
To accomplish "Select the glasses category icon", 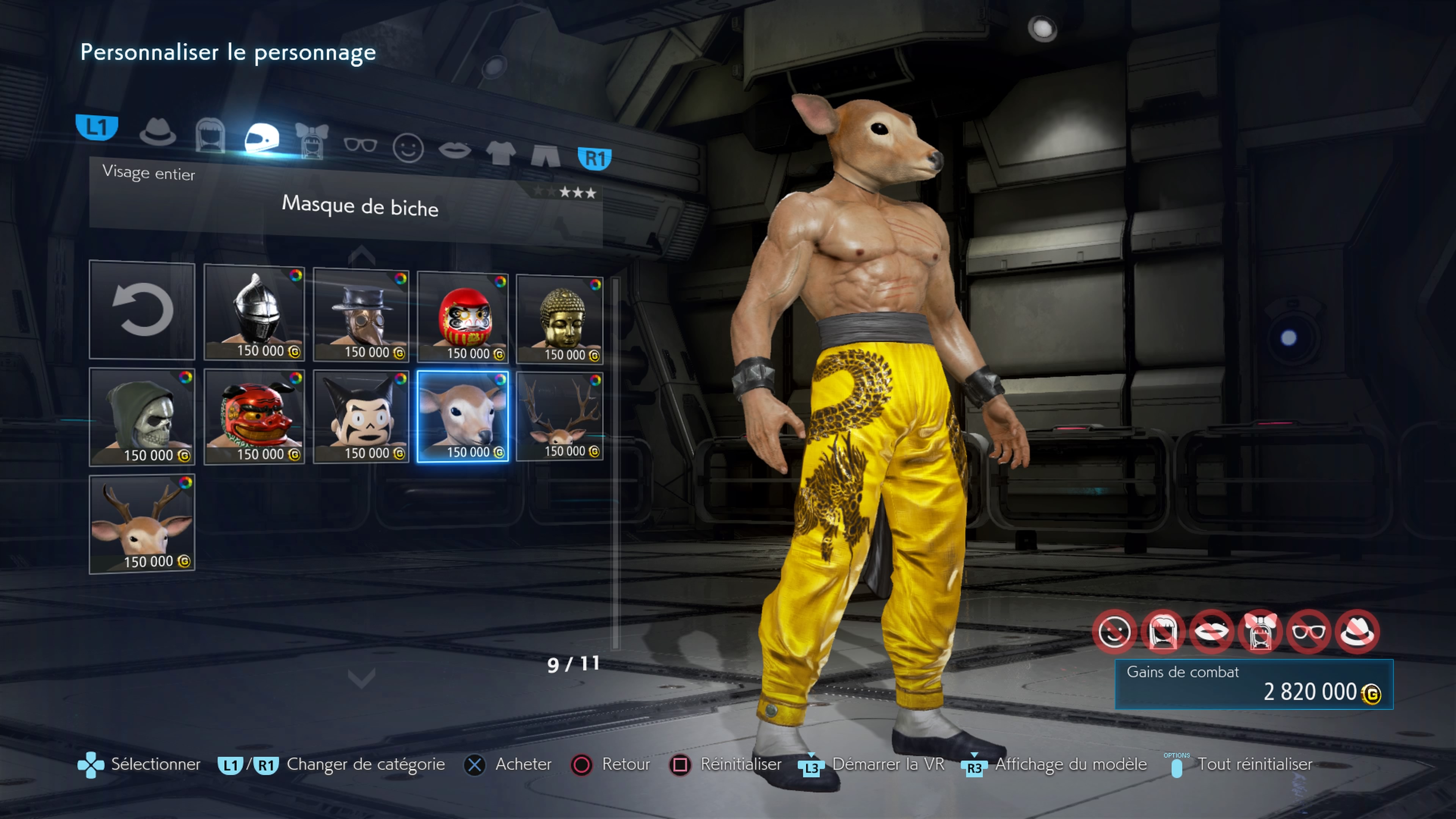I will pyautogui.click(x=361, y=145).
